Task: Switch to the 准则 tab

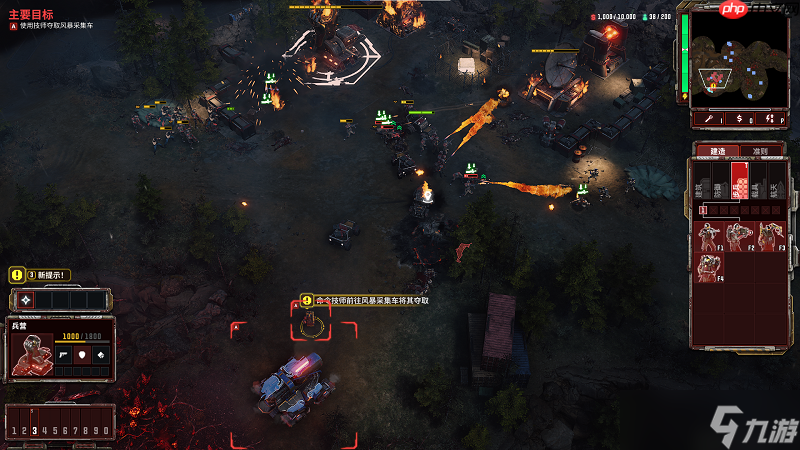Action: click(761, 151)
